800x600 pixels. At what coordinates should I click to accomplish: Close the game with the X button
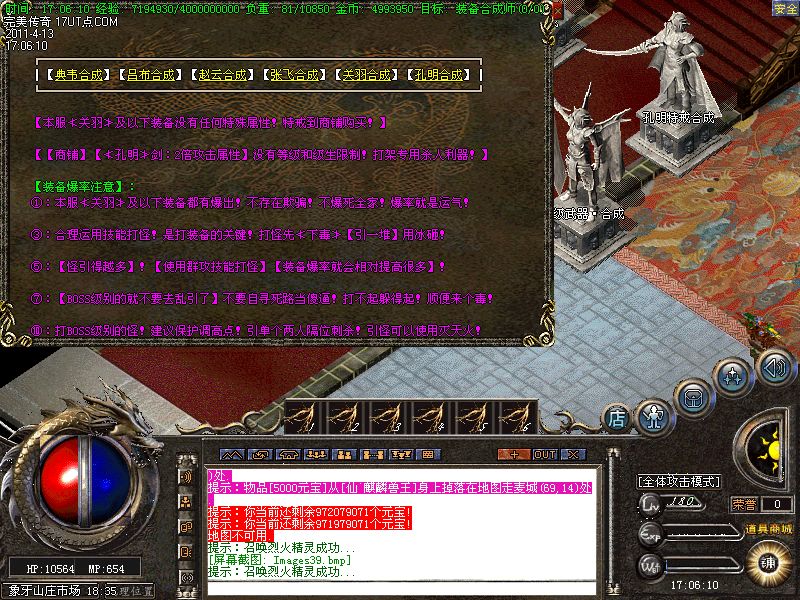pyautogui.click(x=571, y=454)
